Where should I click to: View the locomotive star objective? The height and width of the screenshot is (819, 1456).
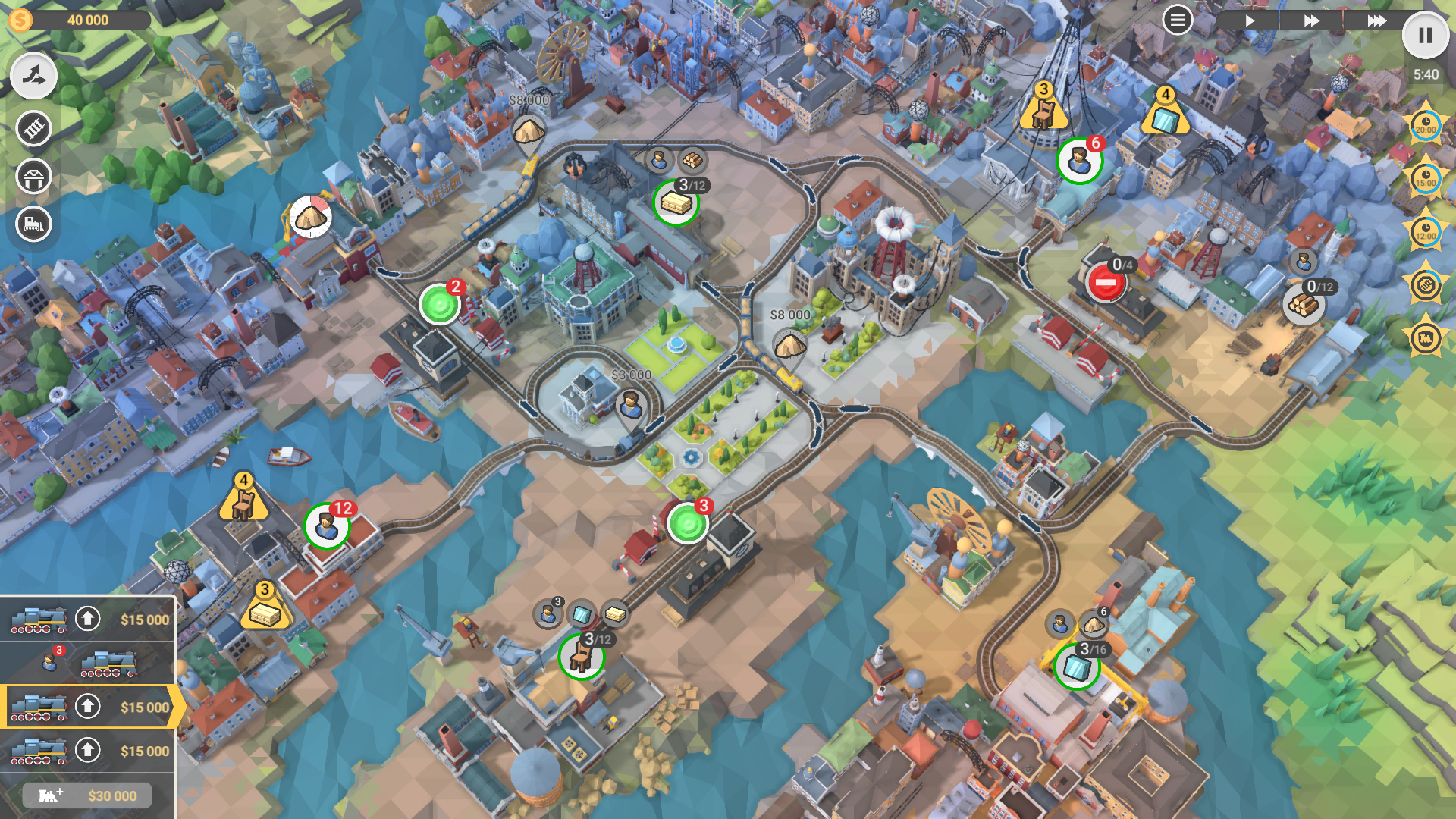click(1425, 338)
